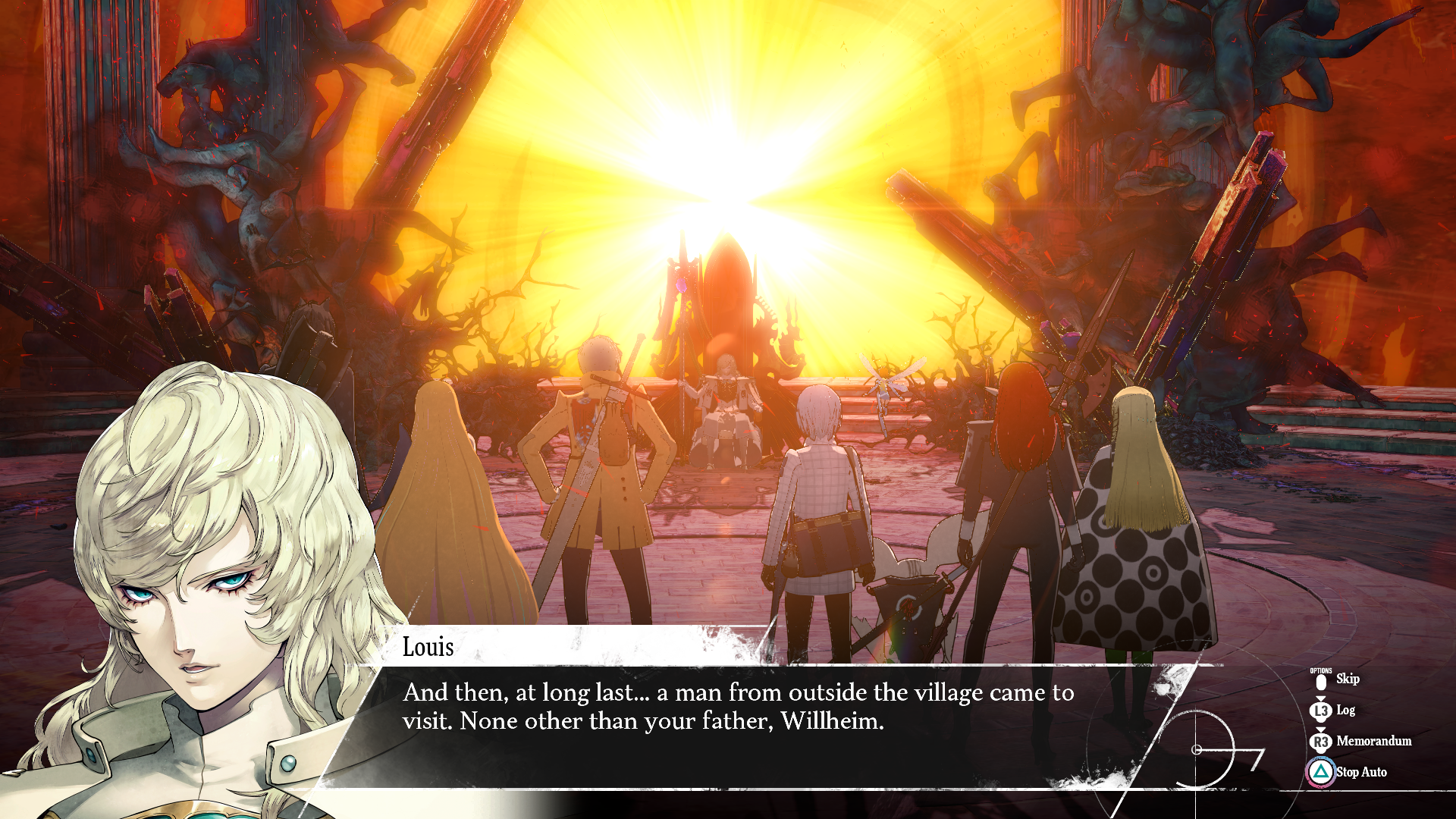Open the Memorandum
This screenshot has height=819, width=1456.
point(1373,742)
